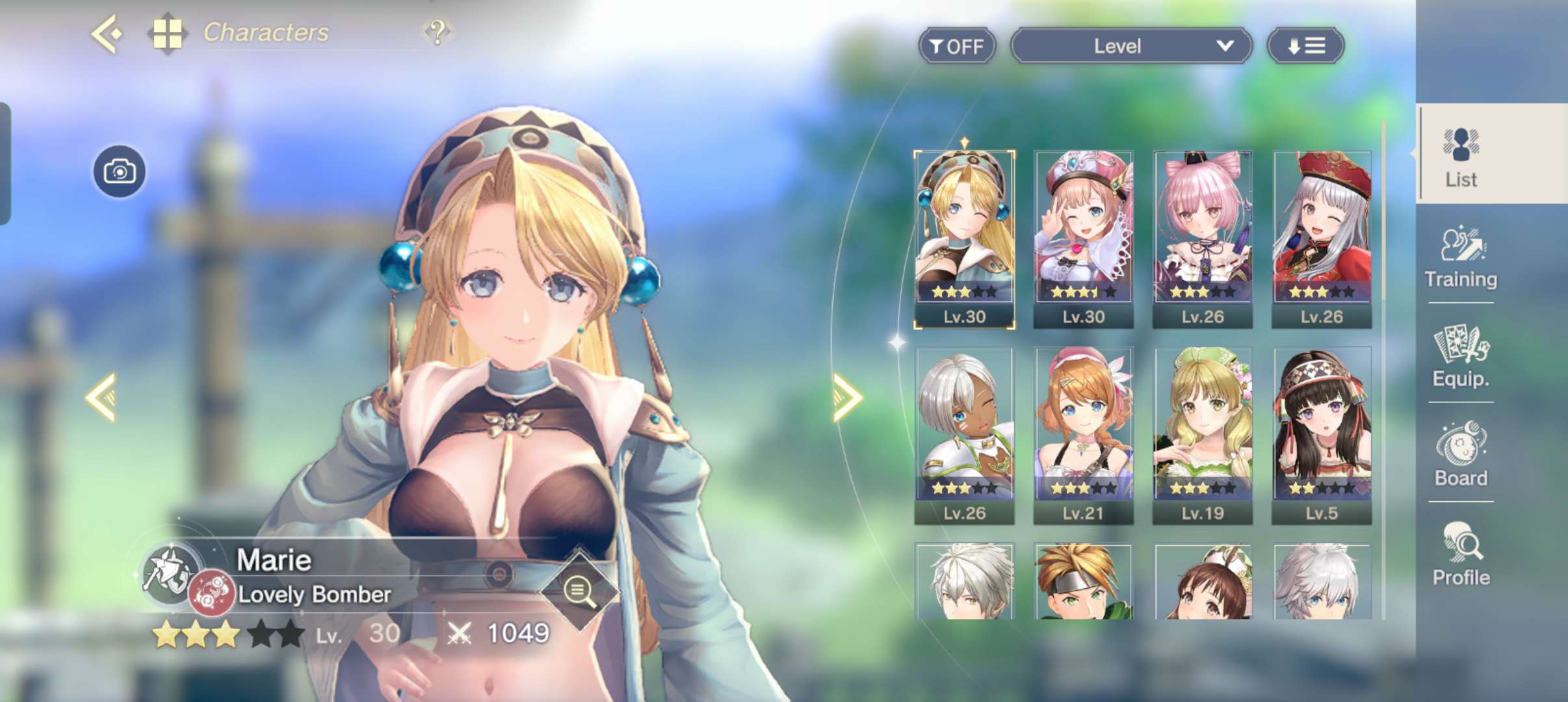Viewport: 1568px width, 702px height.
Task: Open the Equip. tab
Action: [1461, 357]
